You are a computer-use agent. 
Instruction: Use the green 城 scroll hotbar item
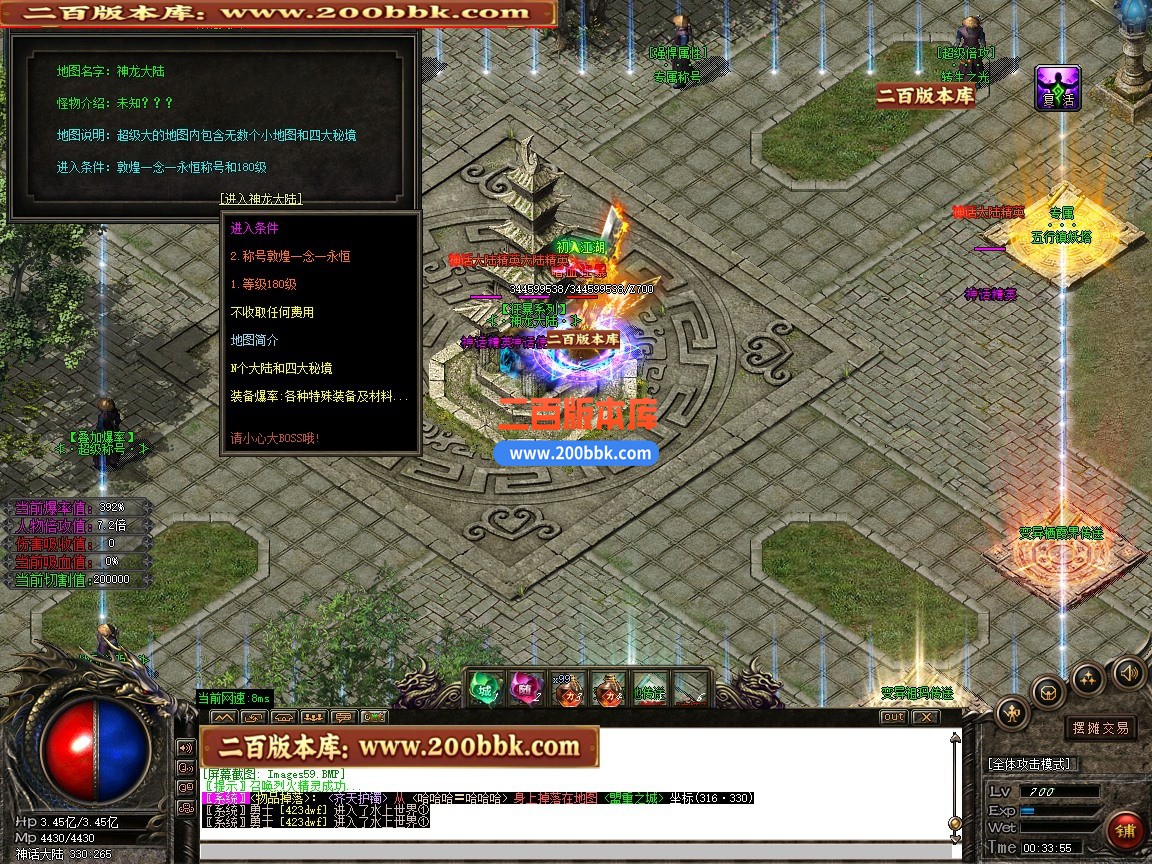[x=486, y=688]
